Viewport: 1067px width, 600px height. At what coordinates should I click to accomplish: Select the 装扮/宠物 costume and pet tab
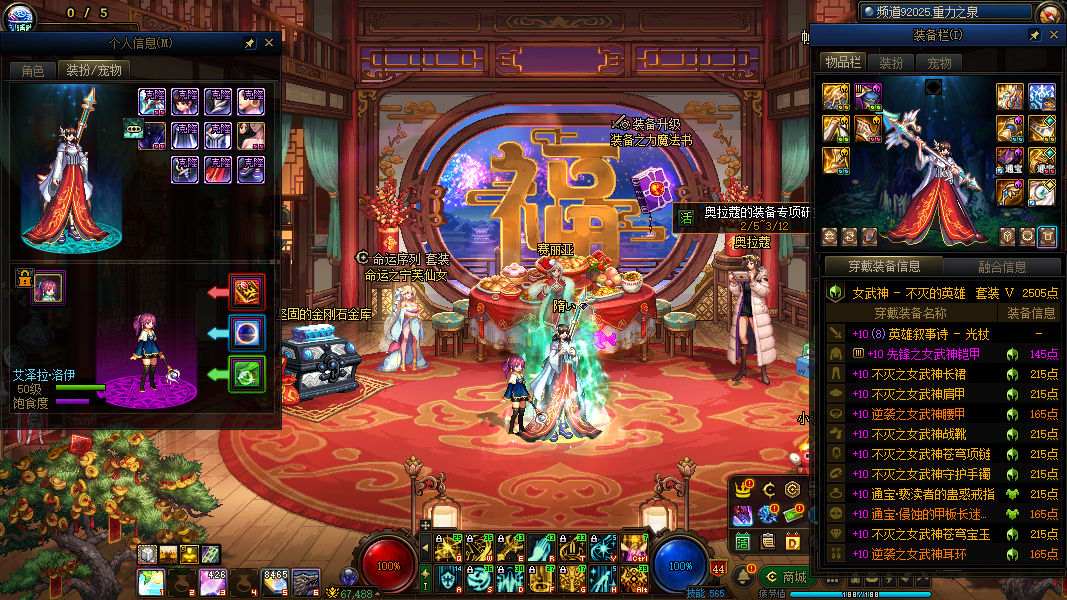click(94, 70)
